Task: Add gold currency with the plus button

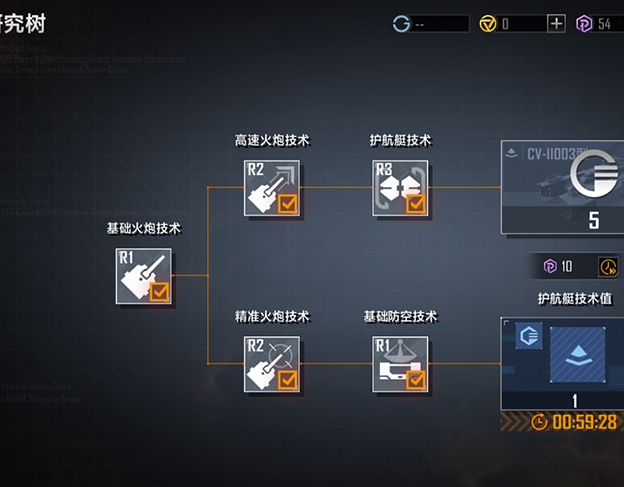Action: click(557, 24)
